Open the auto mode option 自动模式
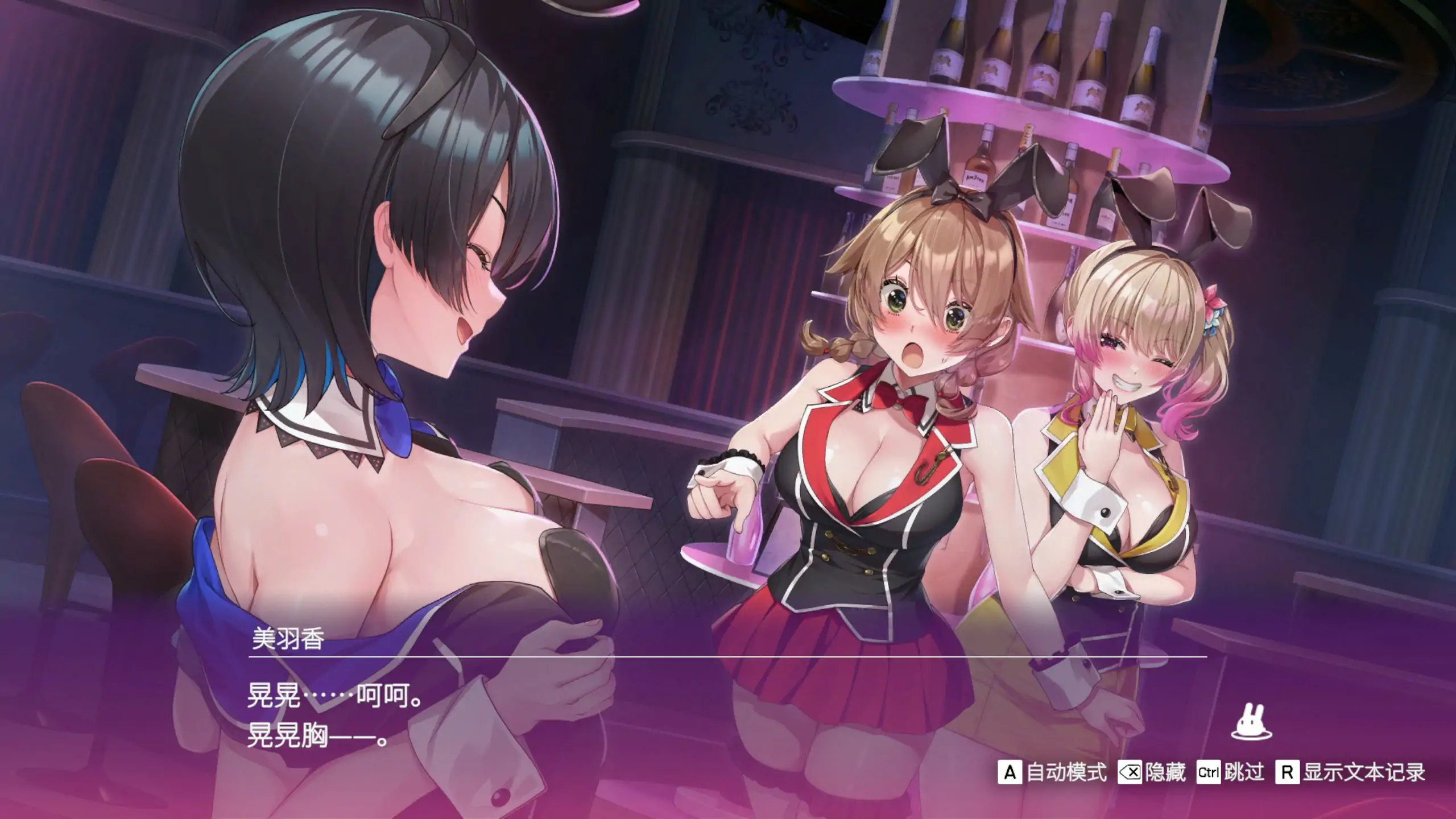The image size is (1456, 819). pos(1067,772)
